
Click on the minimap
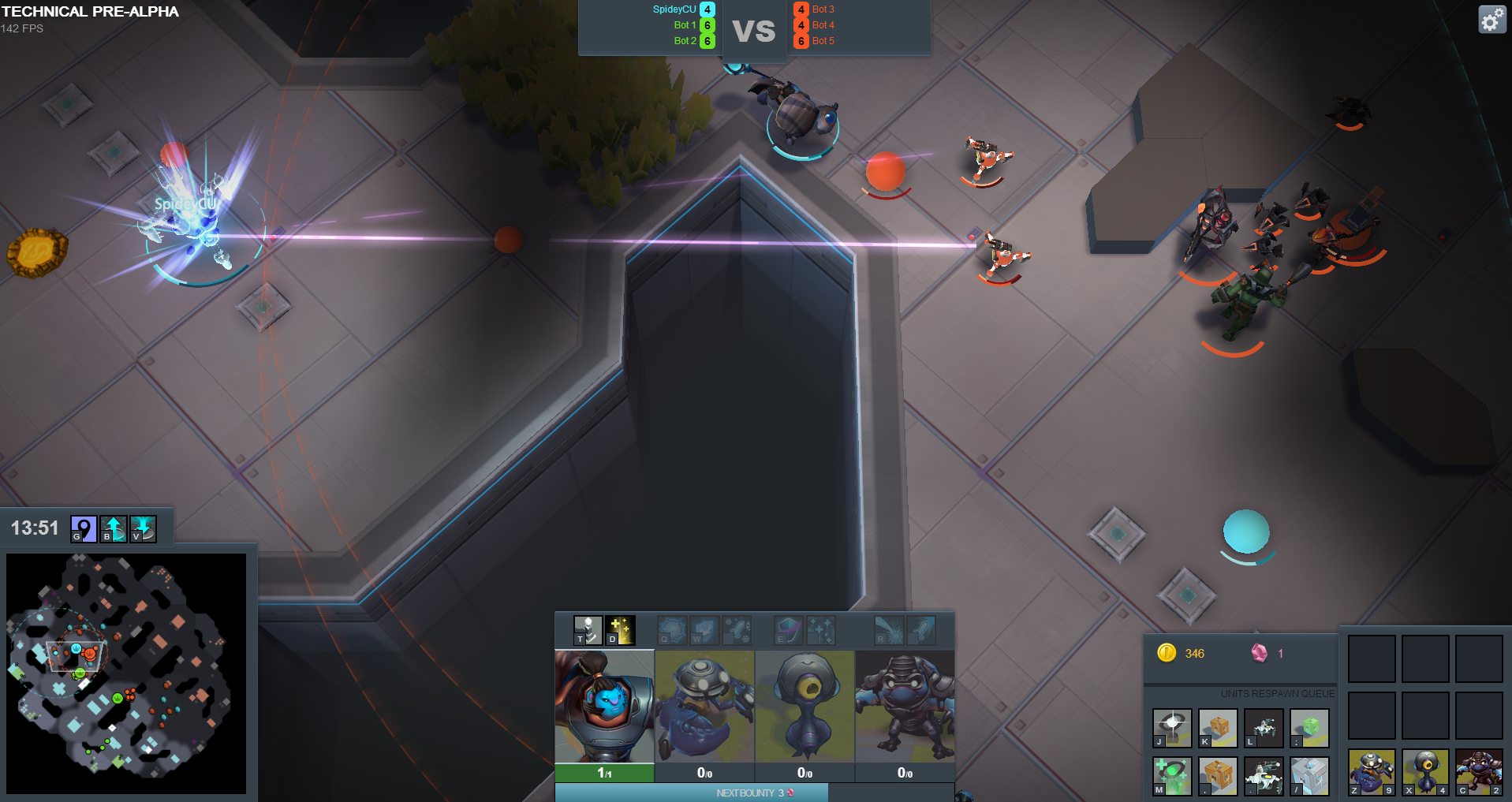(x=126, y=673)
